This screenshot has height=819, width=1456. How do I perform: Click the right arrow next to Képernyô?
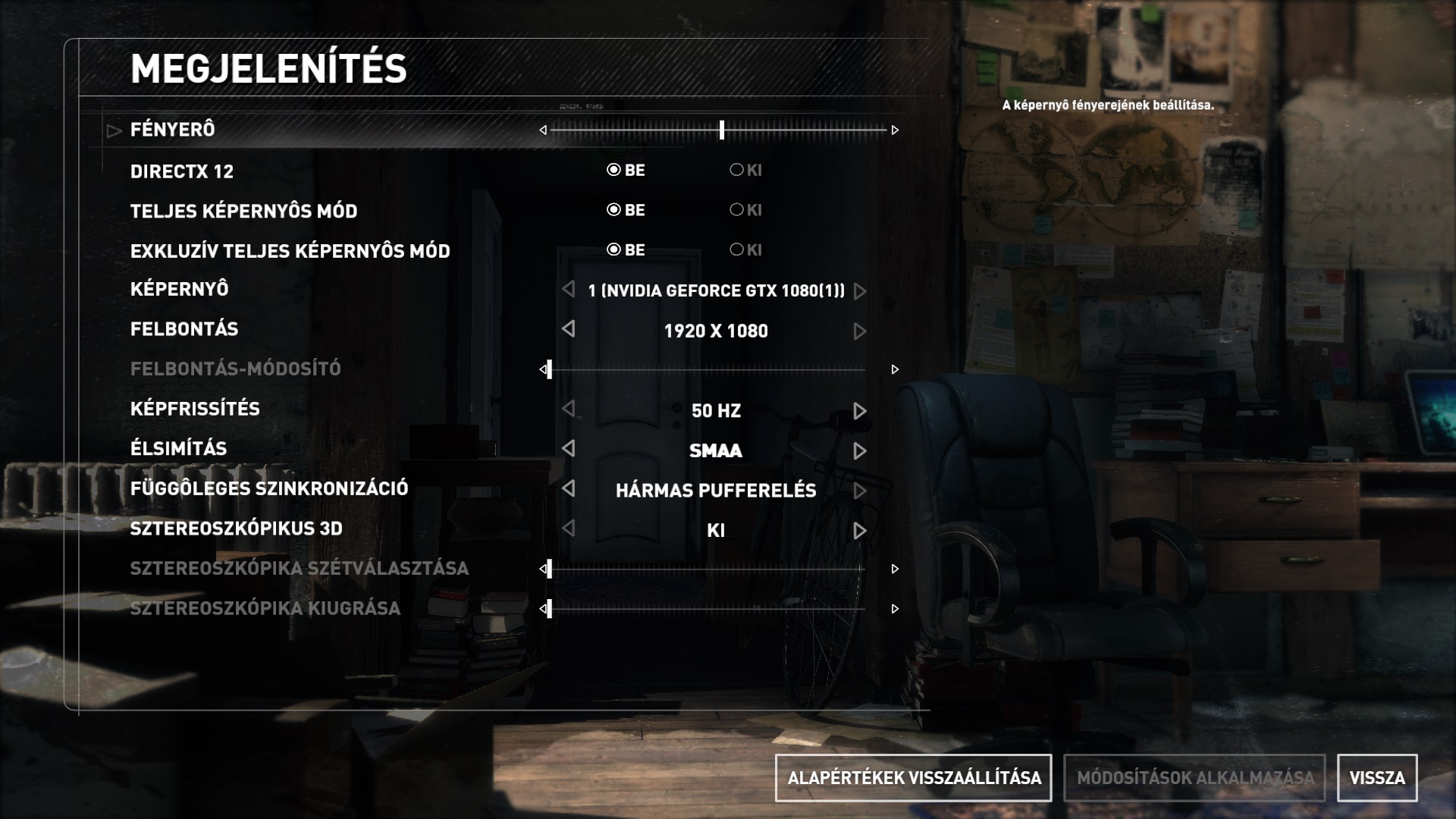[x=859, y=291]
